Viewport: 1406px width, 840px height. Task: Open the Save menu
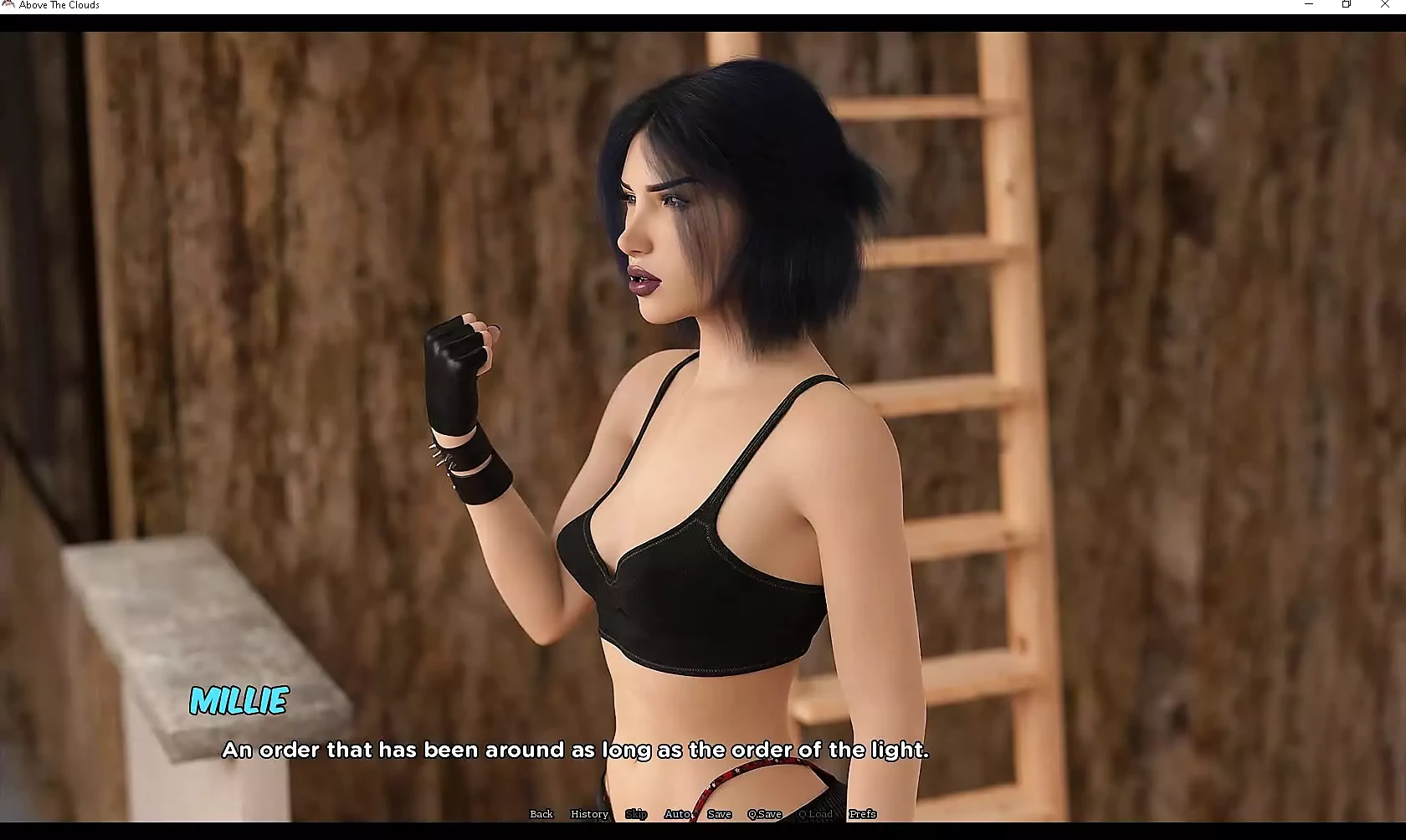(x=719, y=814)
